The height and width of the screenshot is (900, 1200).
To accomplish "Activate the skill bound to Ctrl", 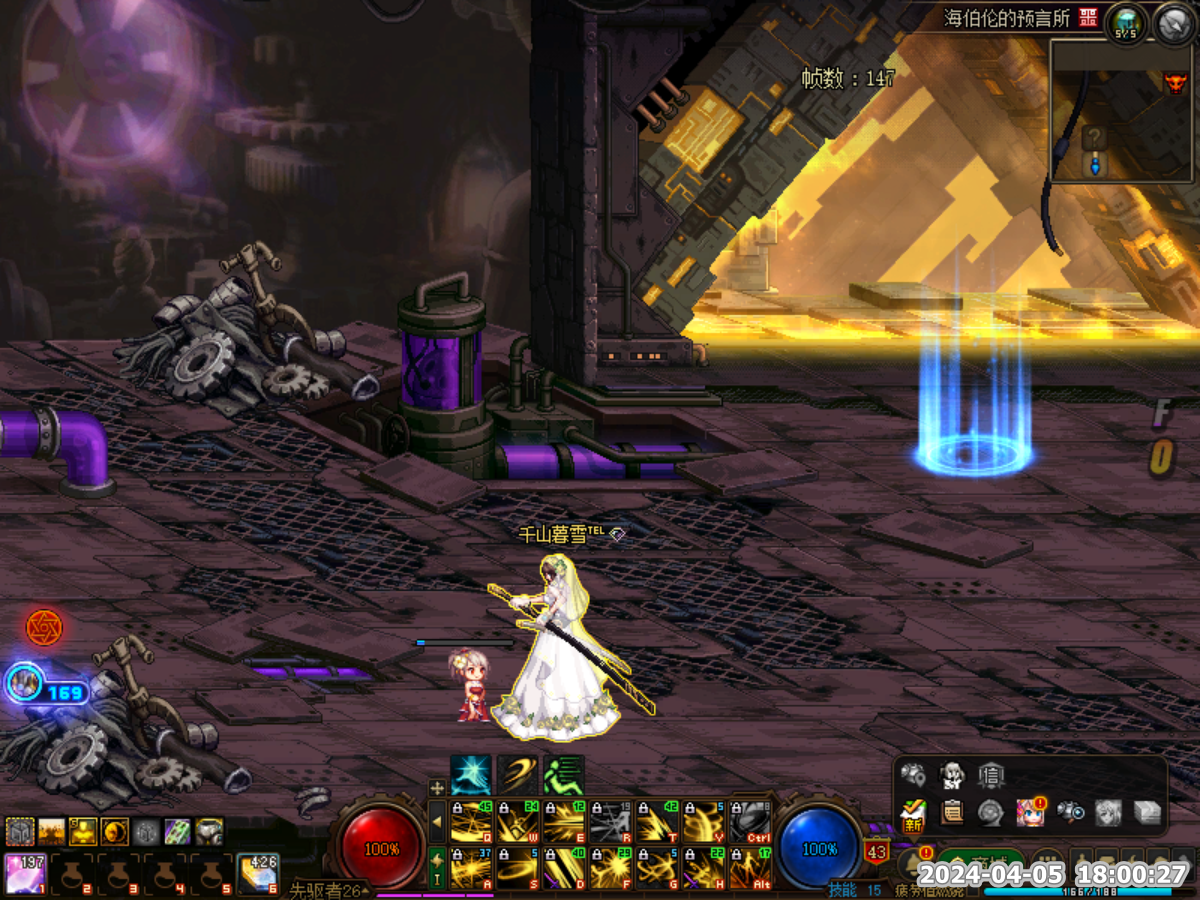I will tap(749, 822).
